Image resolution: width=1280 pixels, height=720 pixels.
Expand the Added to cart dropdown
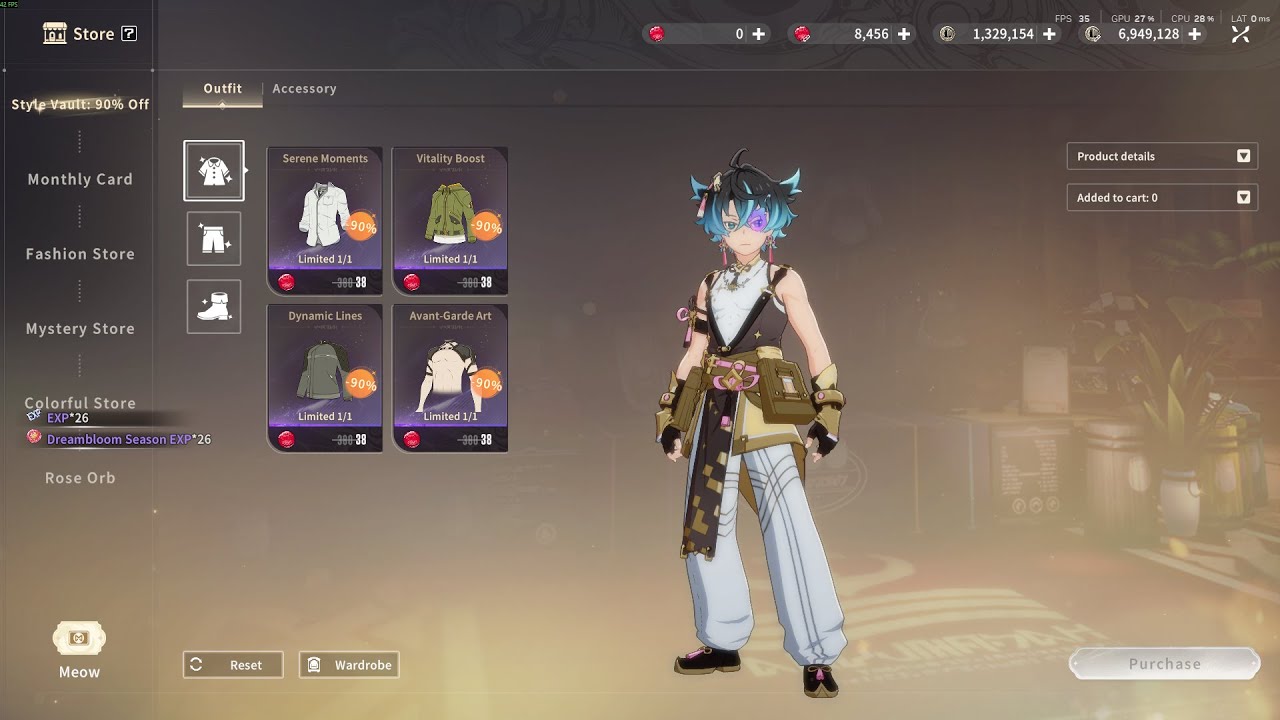1162,198
